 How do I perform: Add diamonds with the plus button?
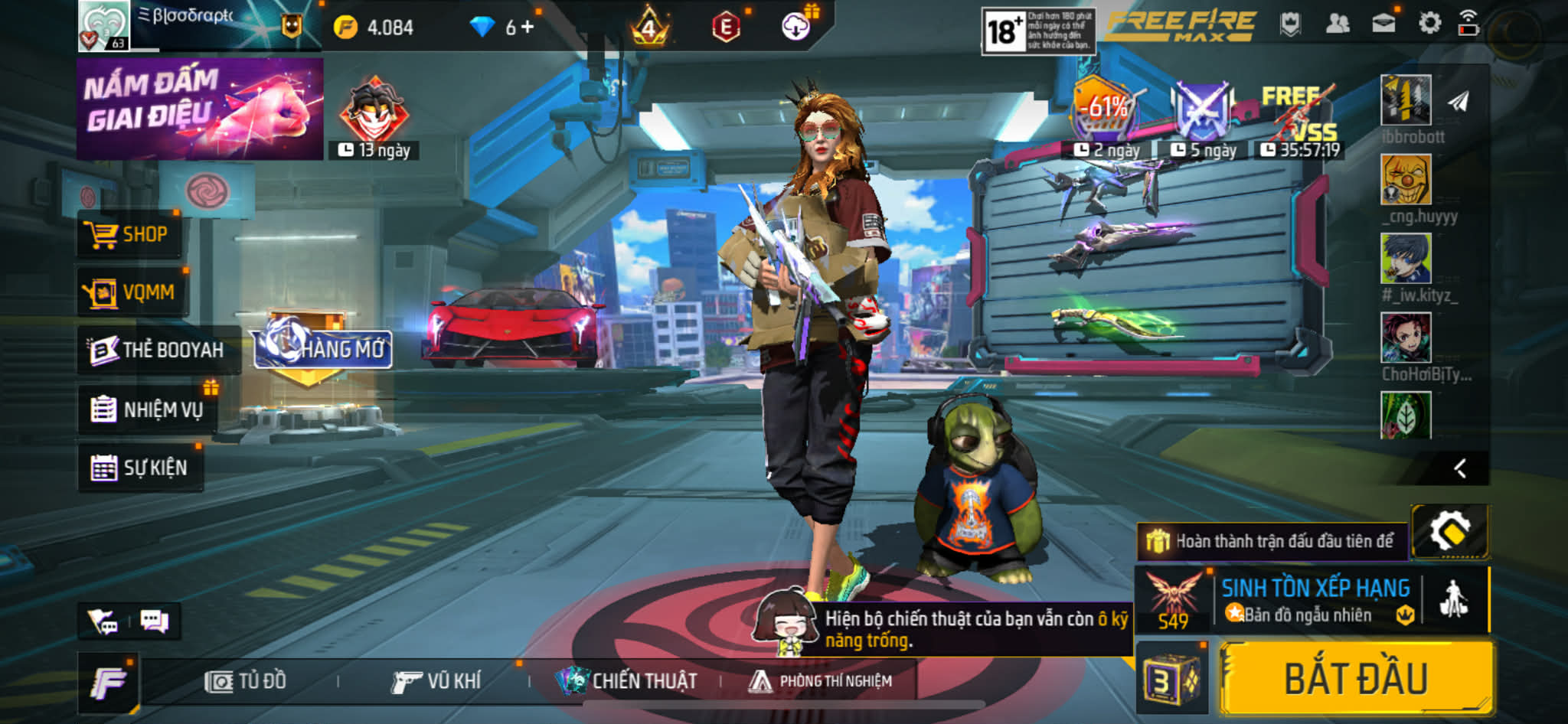click(x=528, y=28)
